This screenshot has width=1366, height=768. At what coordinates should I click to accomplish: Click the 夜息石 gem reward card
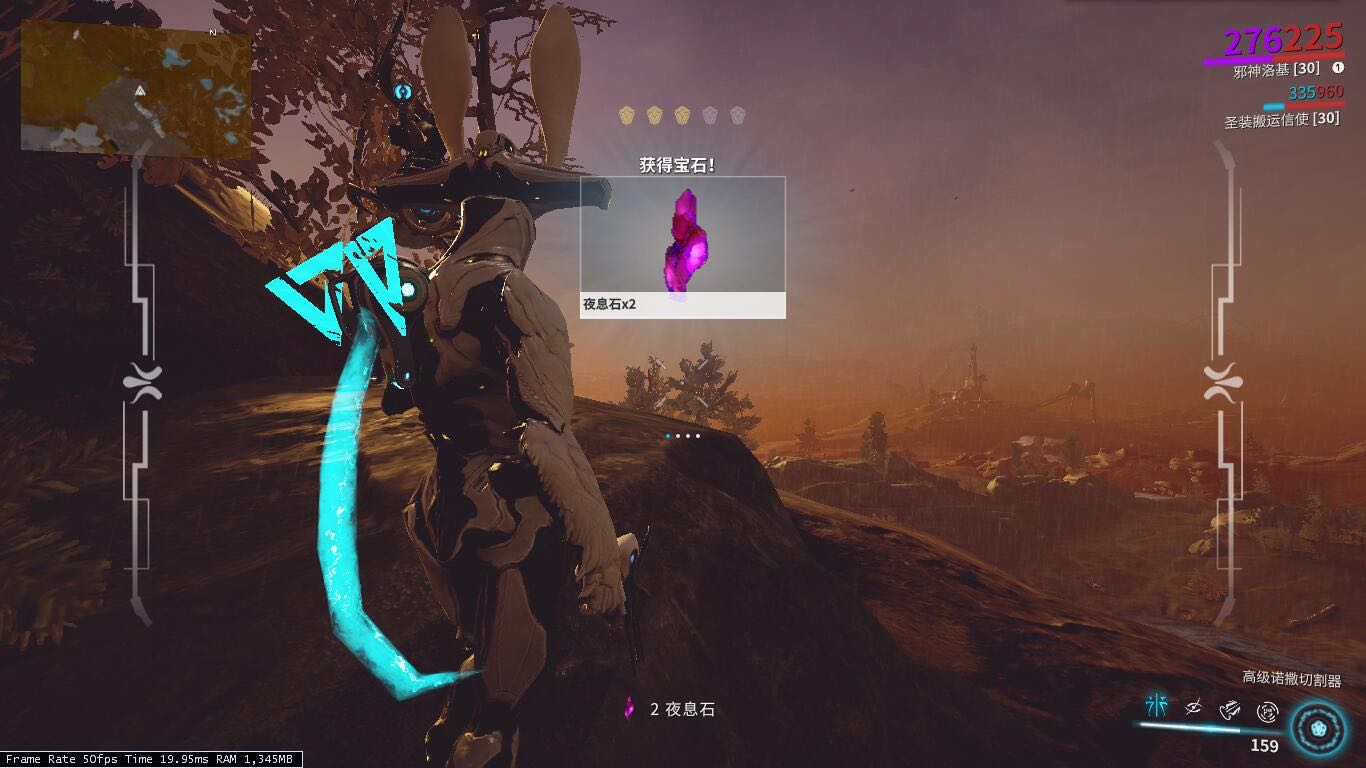[x=683, y=247]
